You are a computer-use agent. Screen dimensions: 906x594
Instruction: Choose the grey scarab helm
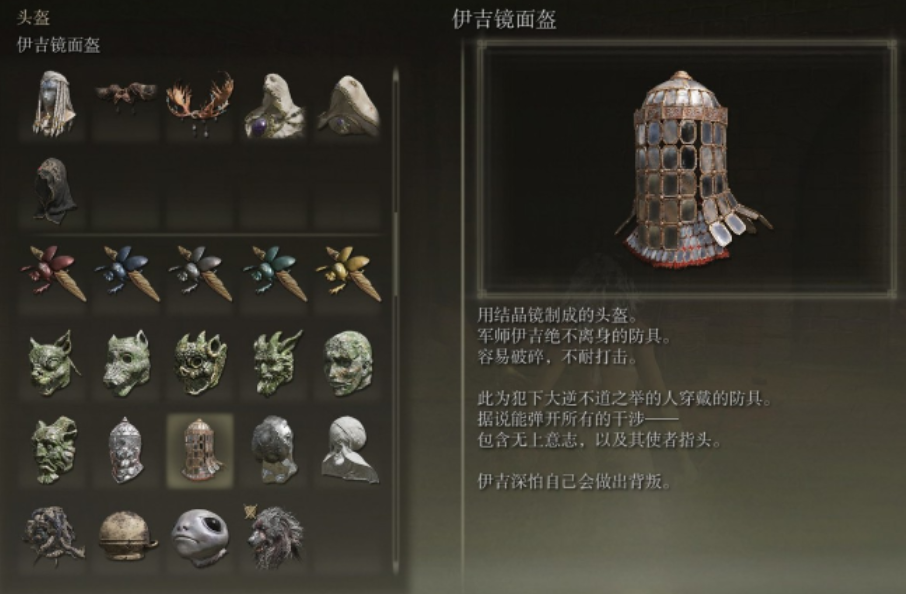199,271
